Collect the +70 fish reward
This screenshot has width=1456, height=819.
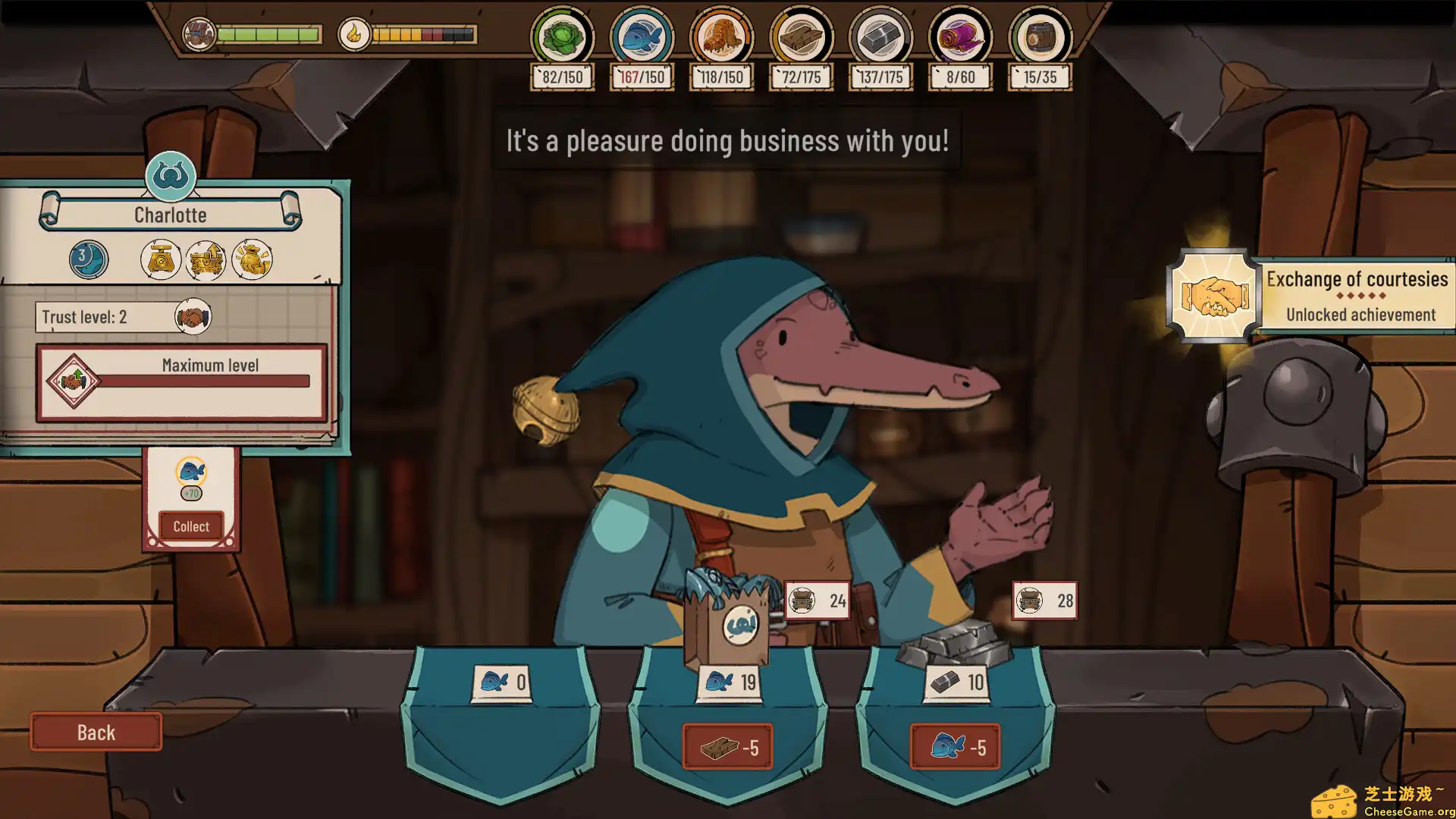tap(191, 526)
